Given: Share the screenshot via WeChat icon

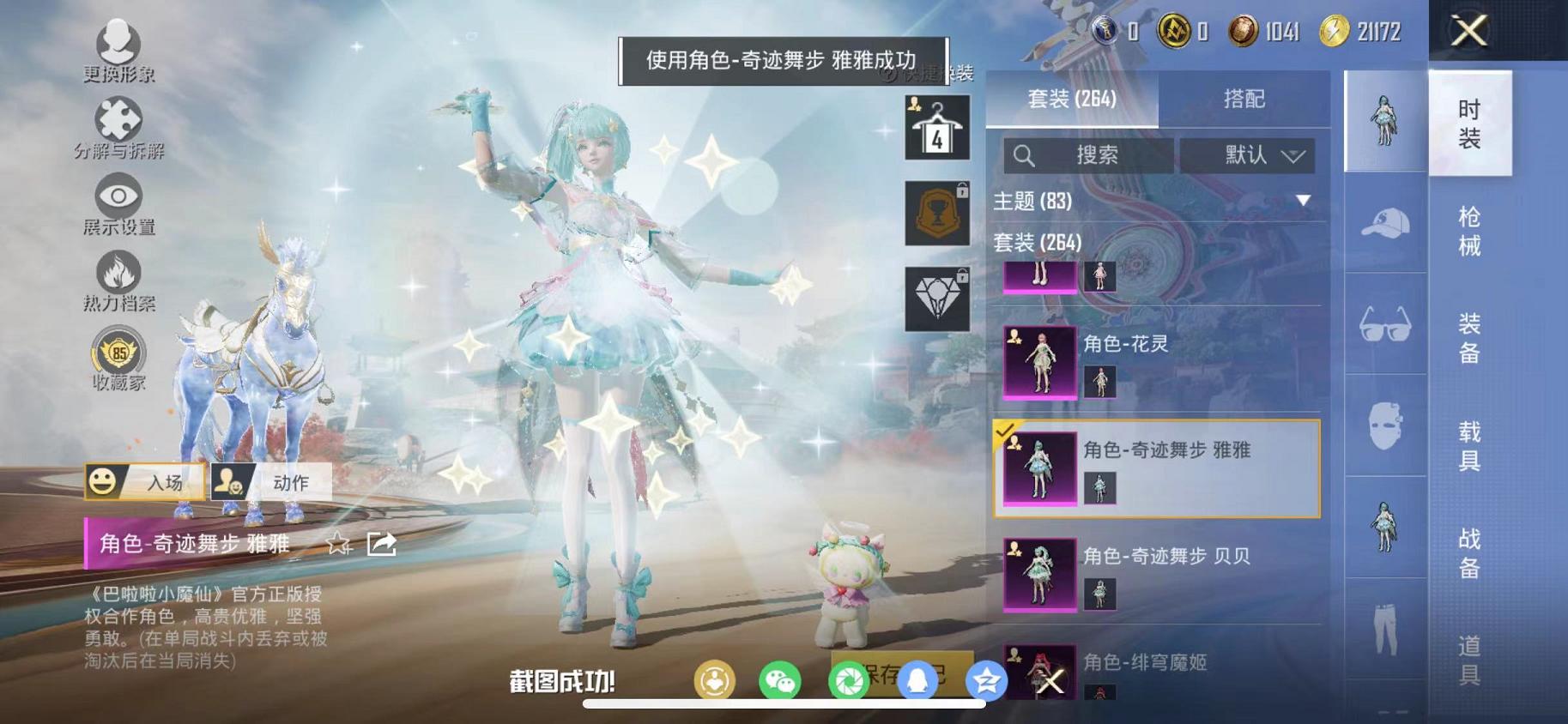Looking at the screenshot, I should click(x=782, y=680).
